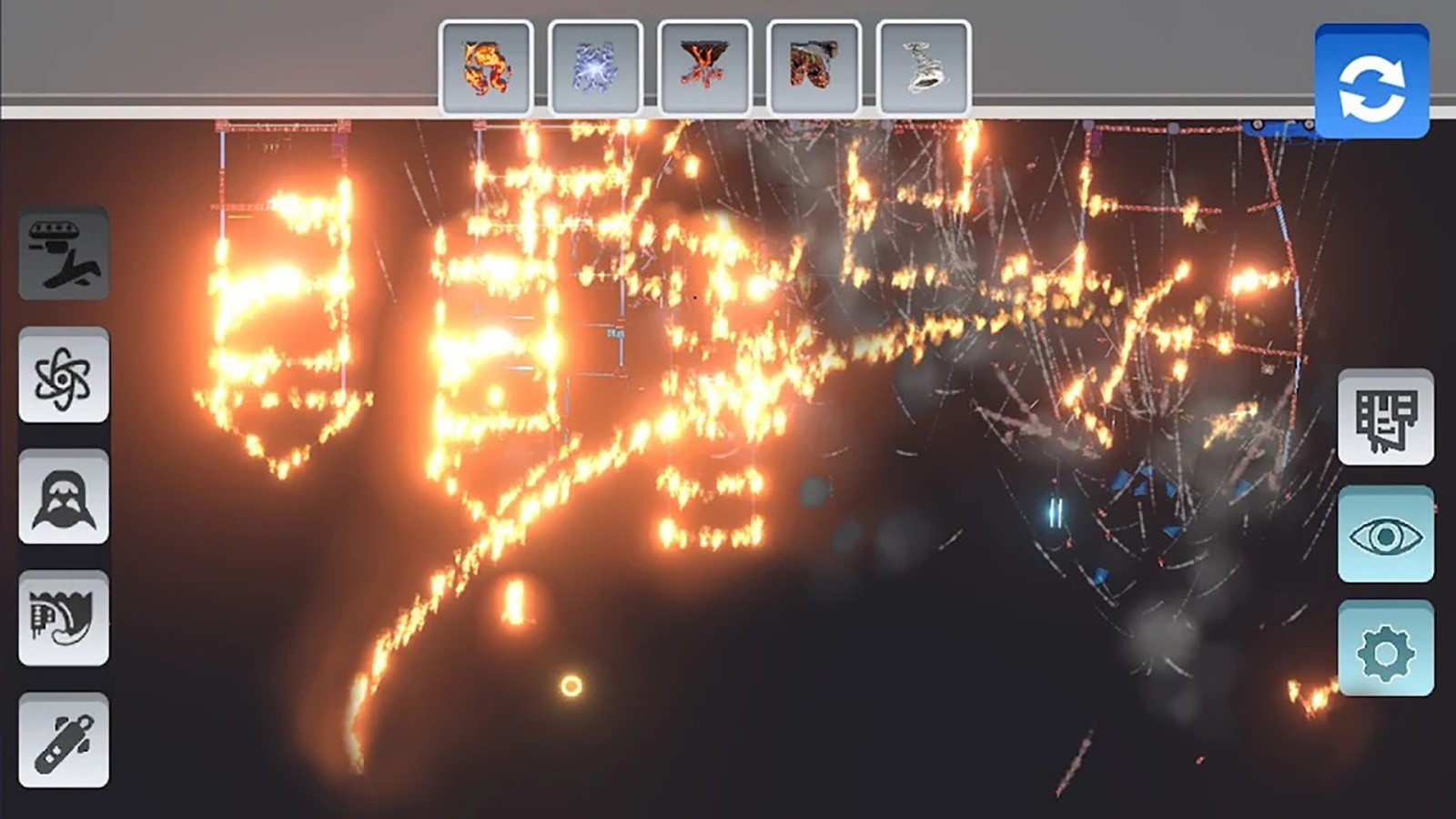The width and height of the screenshot is (1456, 819).
Task: Open settings with the gear button
Action: pos(1385,650)
